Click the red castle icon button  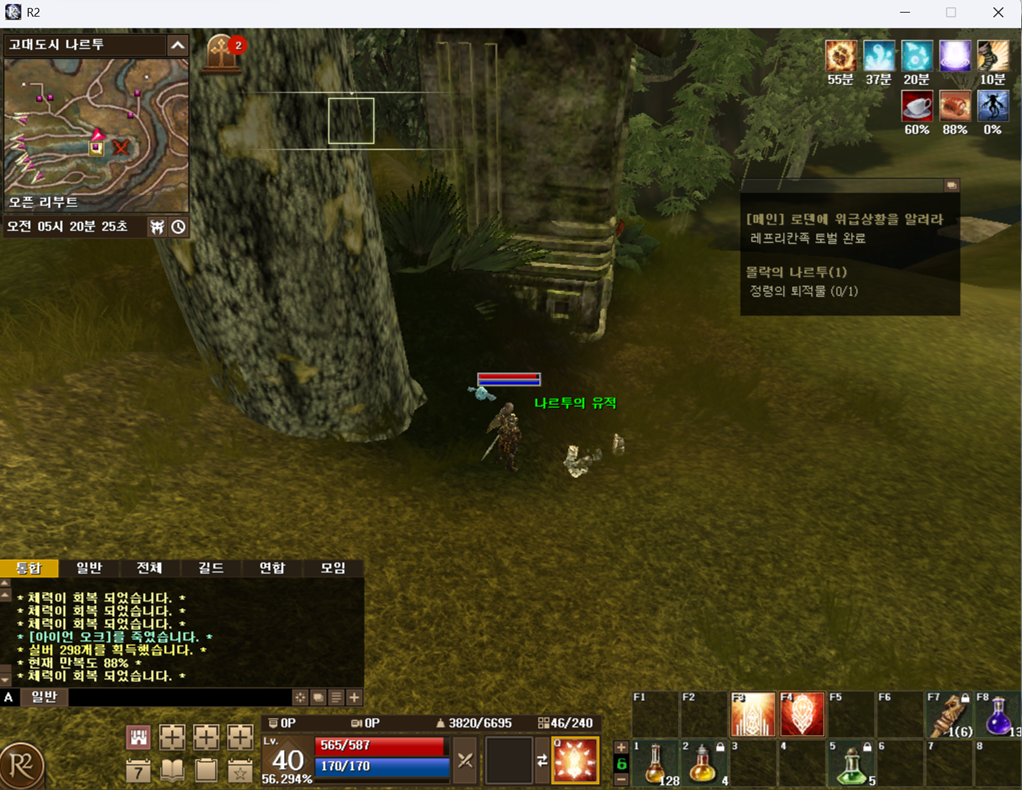(139, 738)
